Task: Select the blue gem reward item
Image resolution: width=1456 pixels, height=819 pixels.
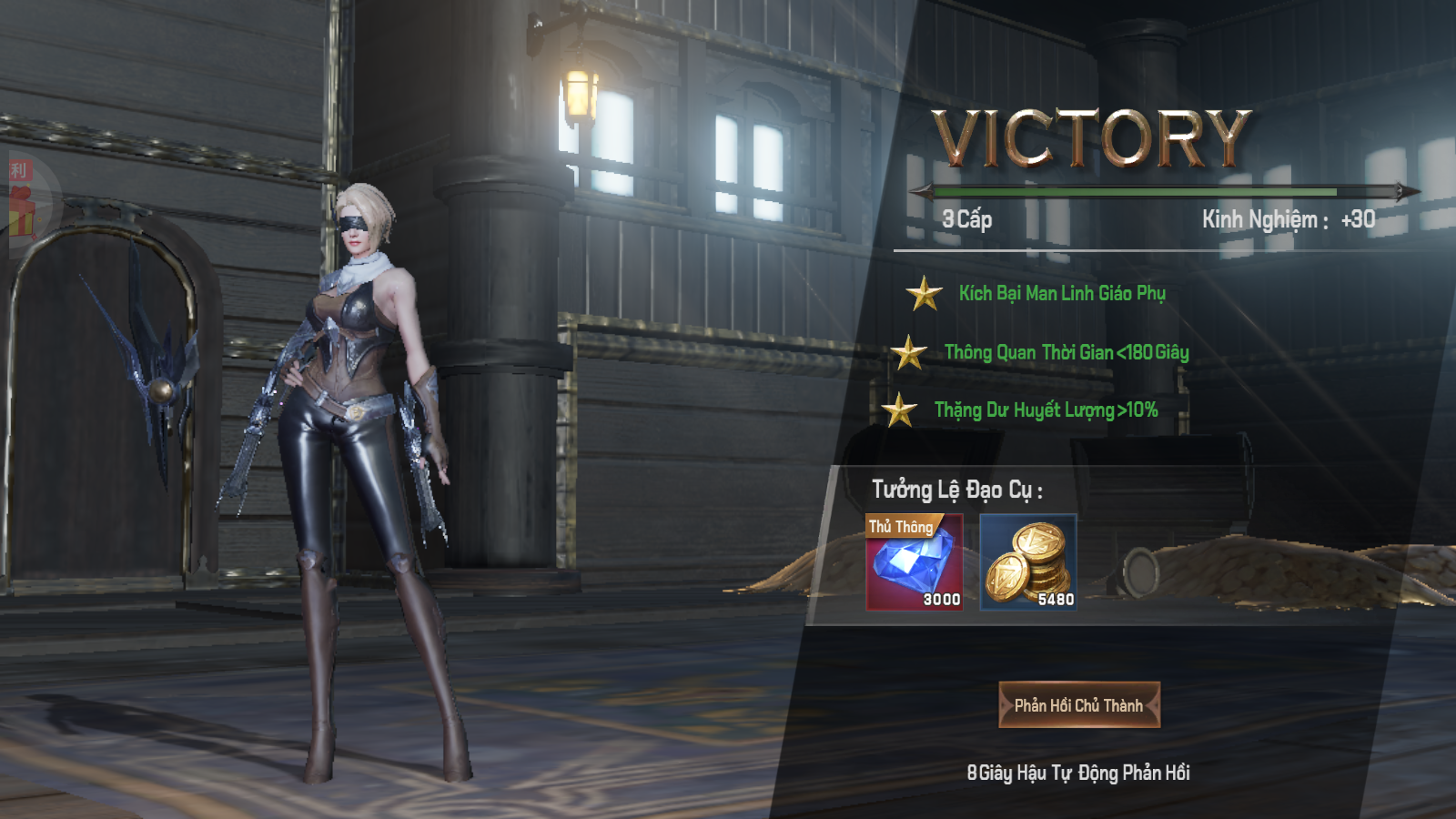Action: [x=915, y=562]
